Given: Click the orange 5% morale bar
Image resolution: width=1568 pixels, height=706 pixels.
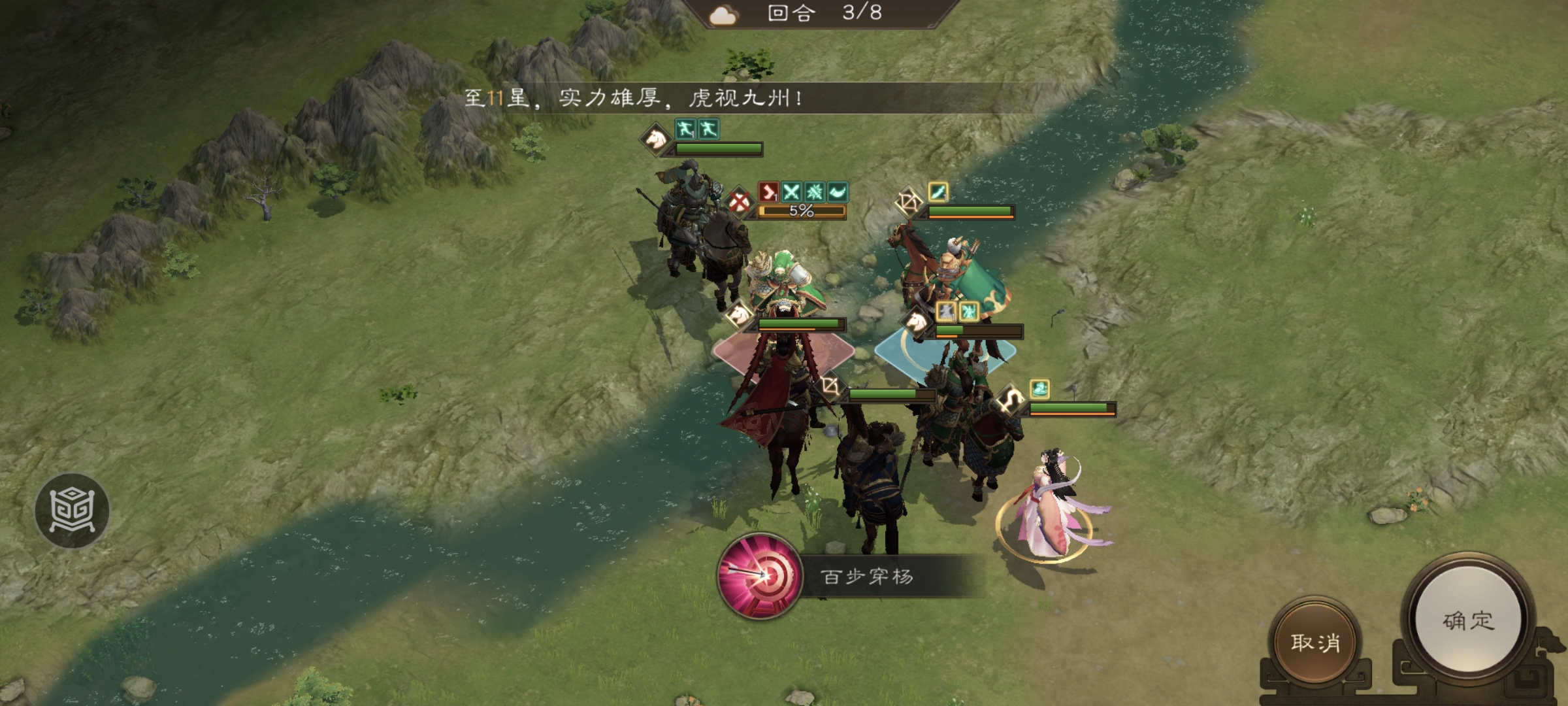Looking at the screenshot, I should coord(802,211).
